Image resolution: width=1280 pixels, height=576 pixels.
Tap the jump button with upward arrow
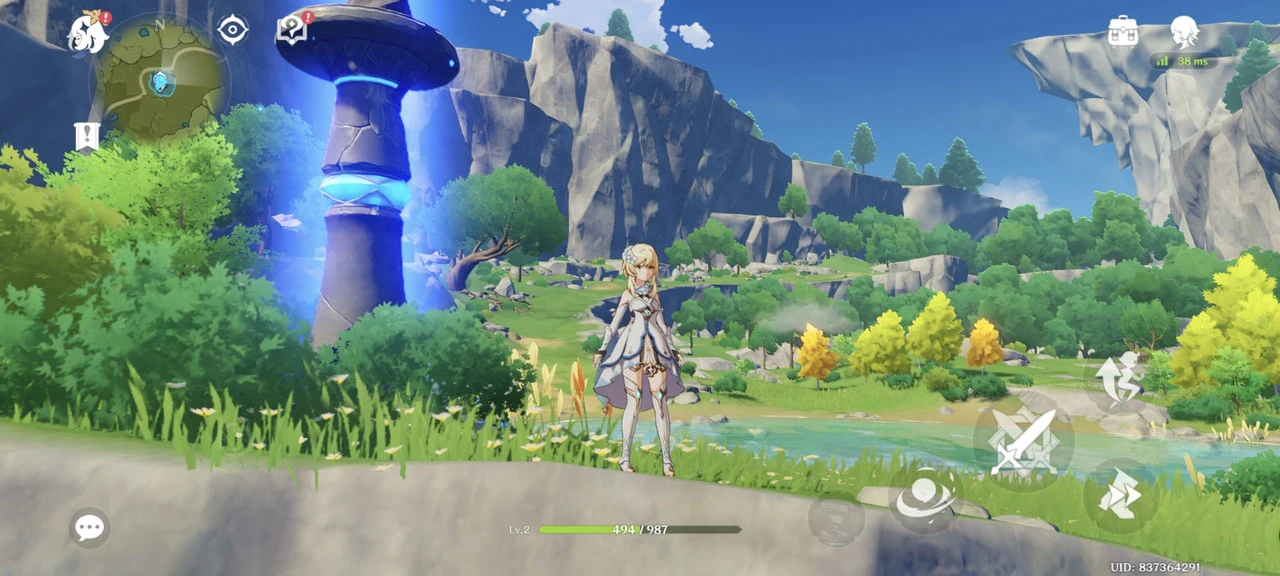(1119, 376)
